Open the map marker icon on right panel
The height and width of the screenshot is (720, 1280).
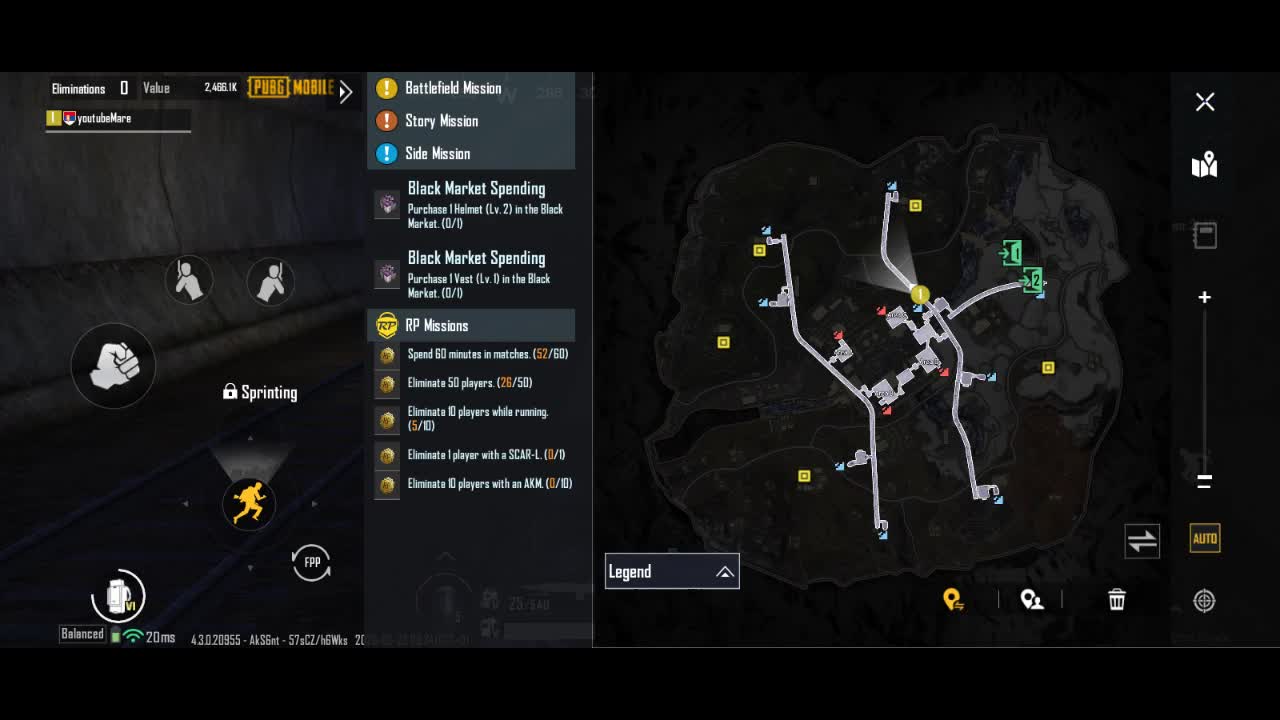pyautogui.click(x=1205, y=165)
